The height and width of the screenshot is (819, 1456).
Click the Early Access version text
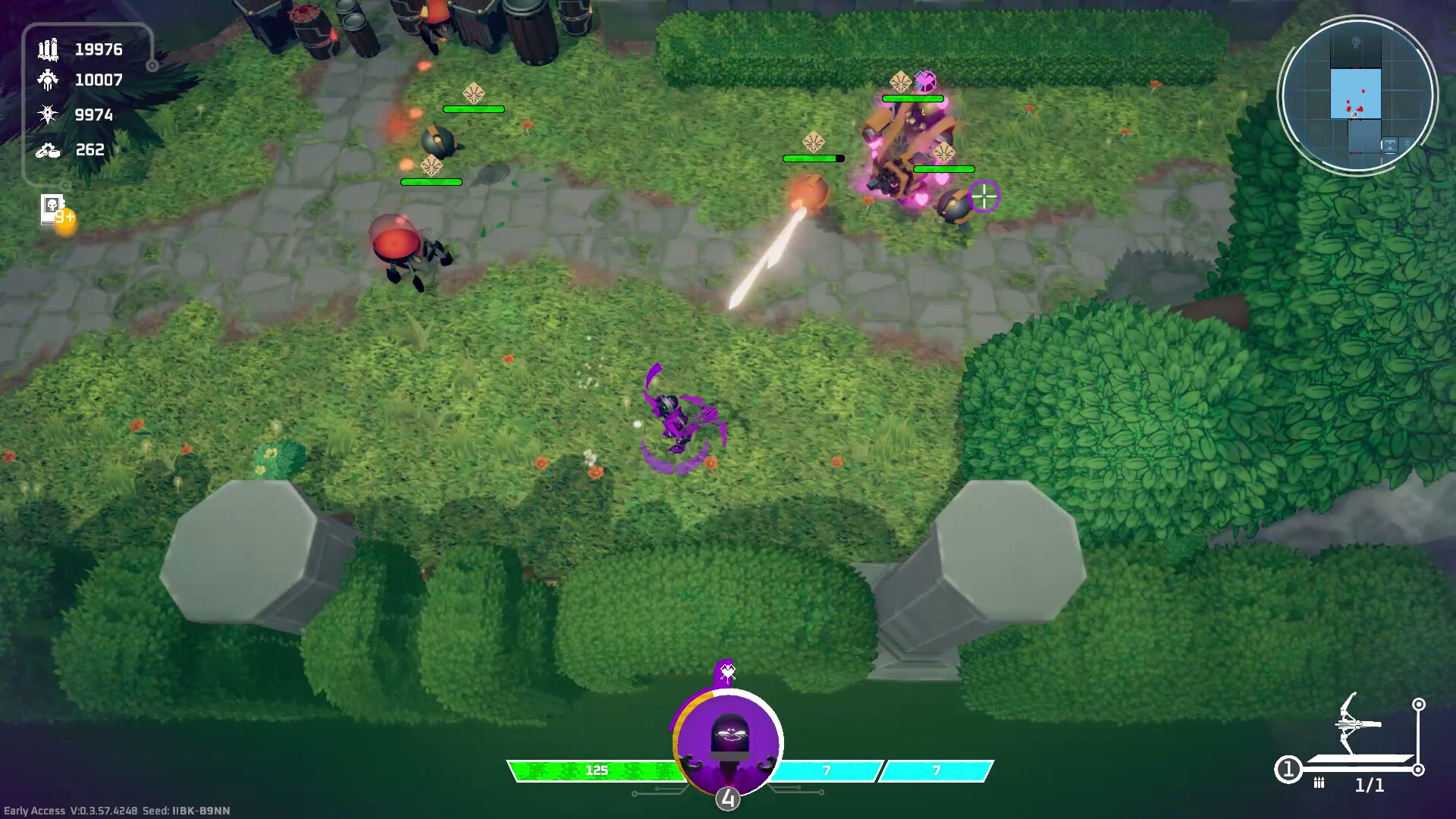[x=68, y=809]
